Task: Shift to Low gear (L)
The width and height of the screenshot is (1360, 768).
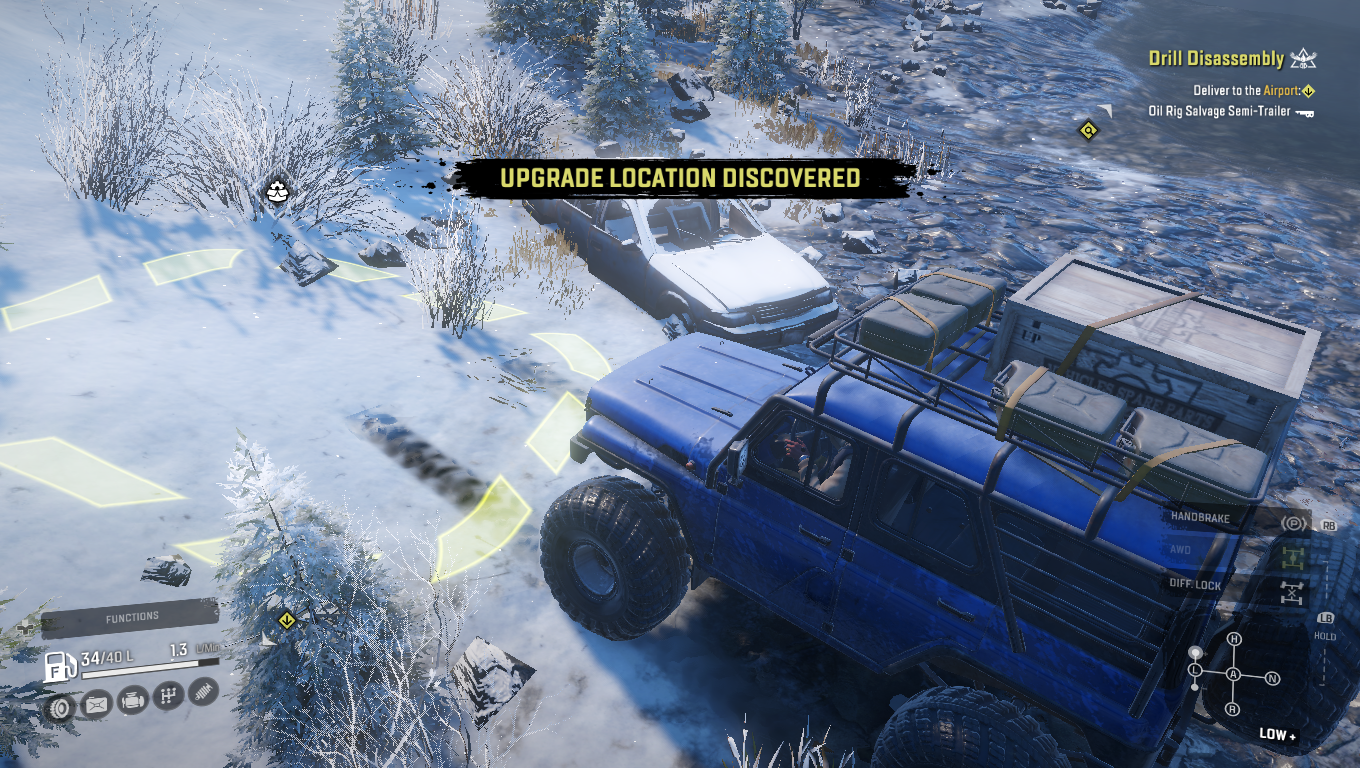Action: point(1196,668)
